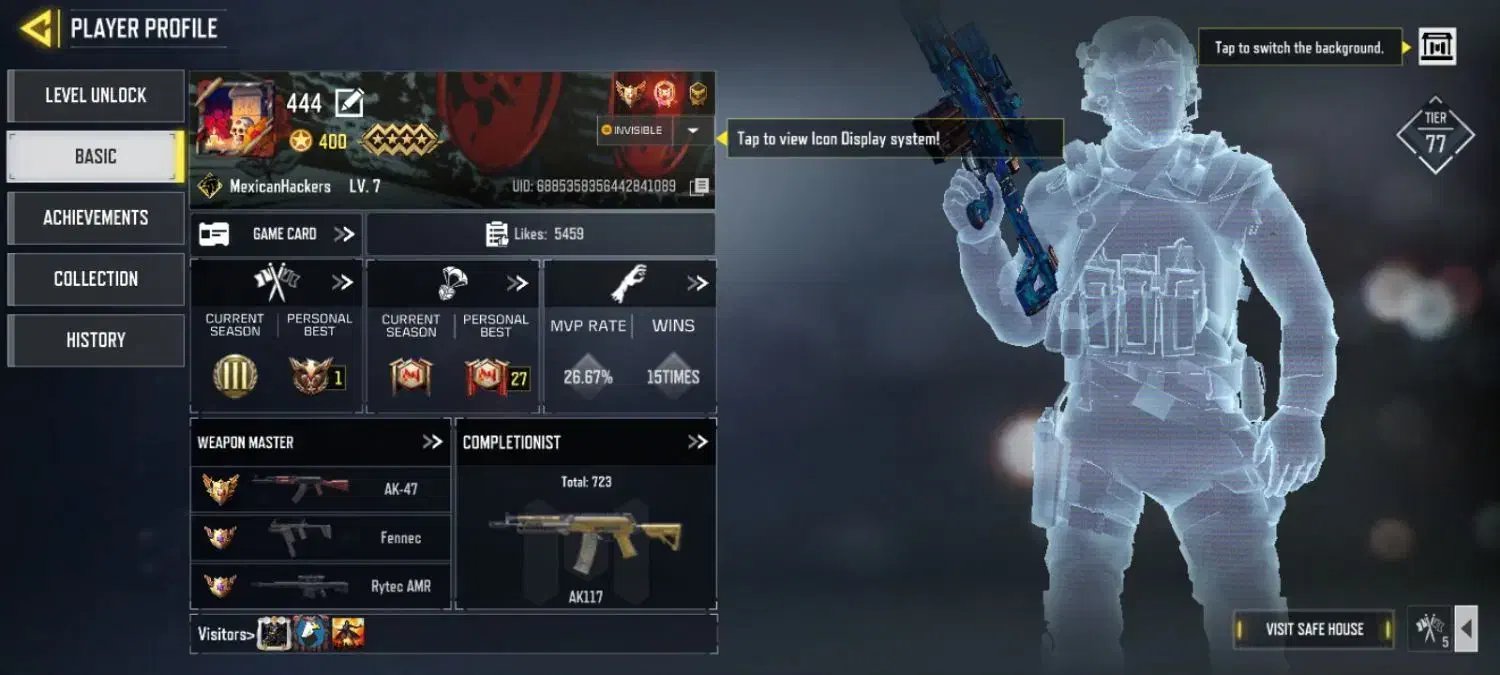The height and width of the screenshot is (675, 1500).
Task: Copy the player UID
Action: coord(701,186)
